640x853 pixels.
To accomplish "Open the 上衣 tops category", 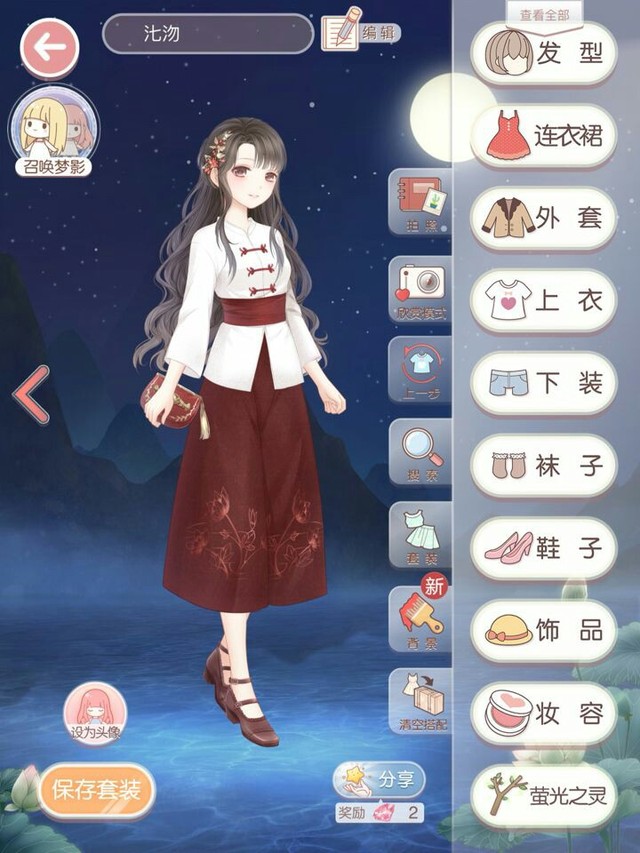I will point(543,301).
